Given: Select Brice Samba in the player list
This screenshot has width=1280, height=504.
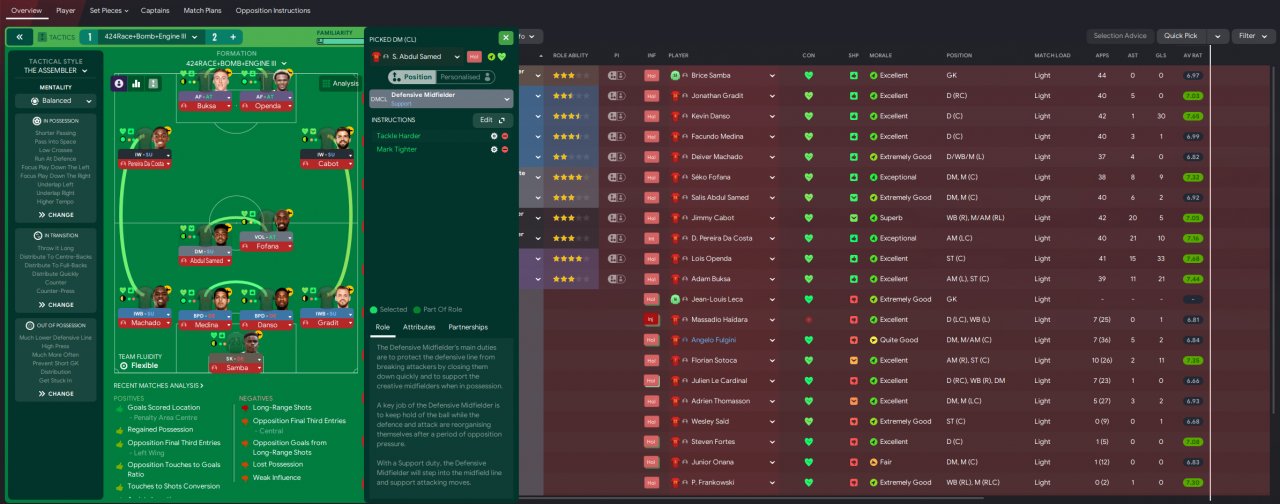Looking at the screenshot, I should click(x=712, y=75).
